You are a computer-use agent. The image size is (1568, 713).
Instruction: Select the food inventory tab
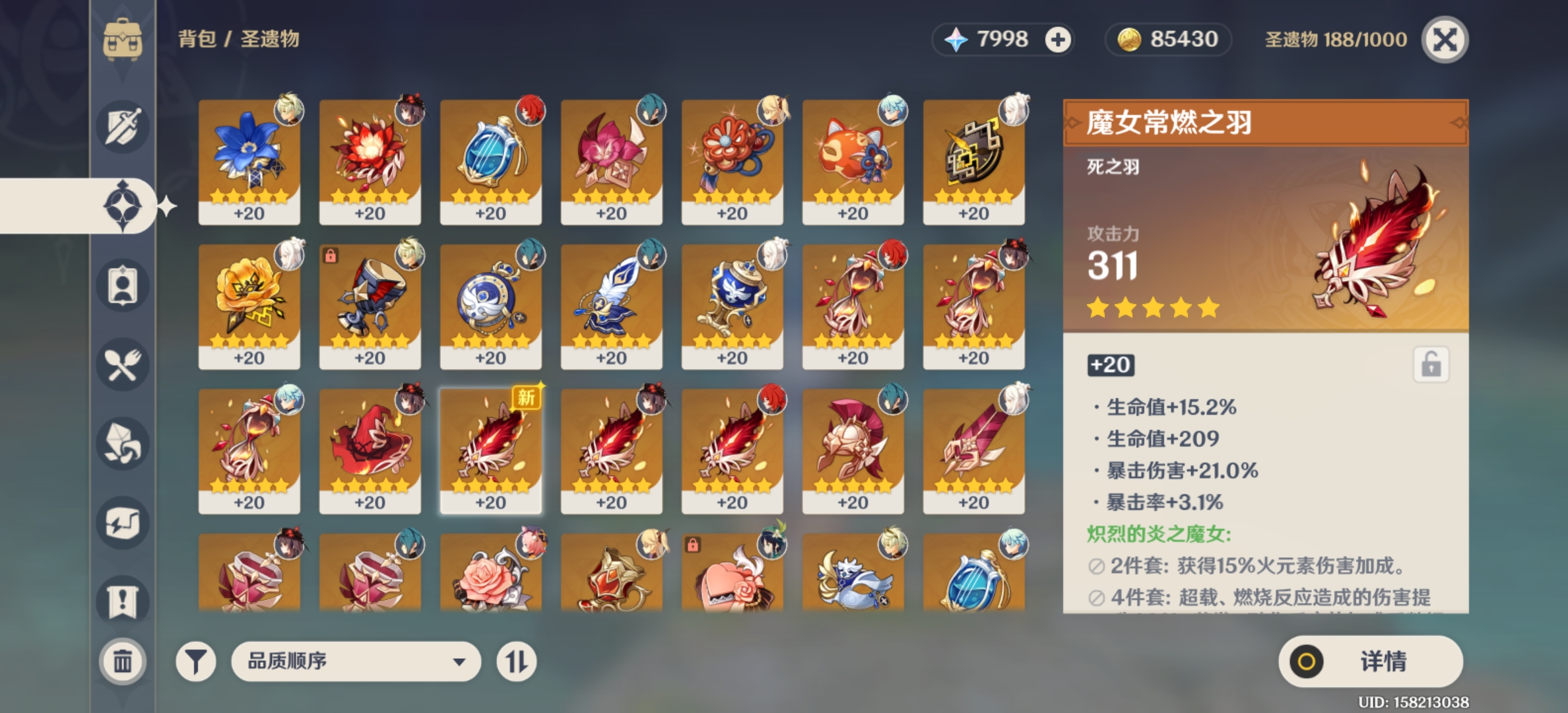click(123, 365)
